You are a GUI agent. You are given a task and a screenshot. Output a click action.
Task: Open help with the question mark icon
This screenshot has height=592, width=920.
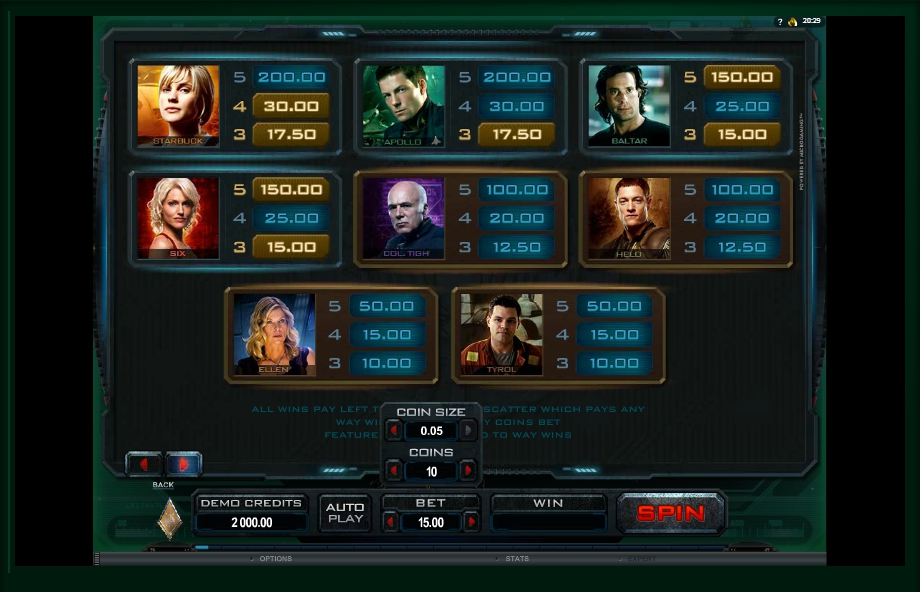point(780,21)
